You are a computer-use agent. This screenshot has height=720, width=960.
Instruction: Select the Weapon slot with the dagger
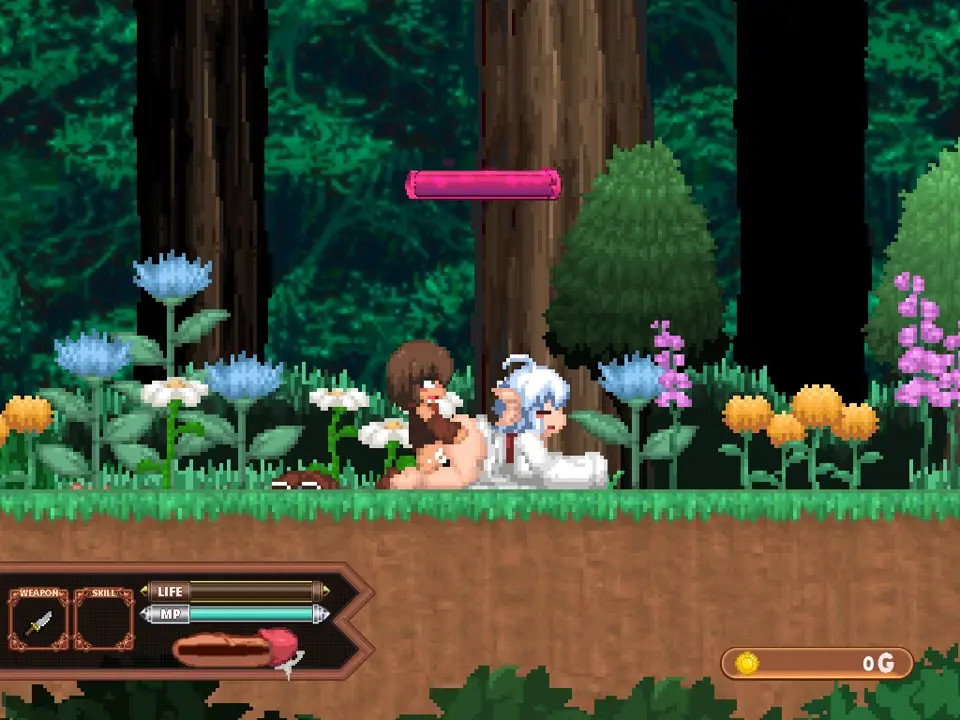click(x=39, y=620)
